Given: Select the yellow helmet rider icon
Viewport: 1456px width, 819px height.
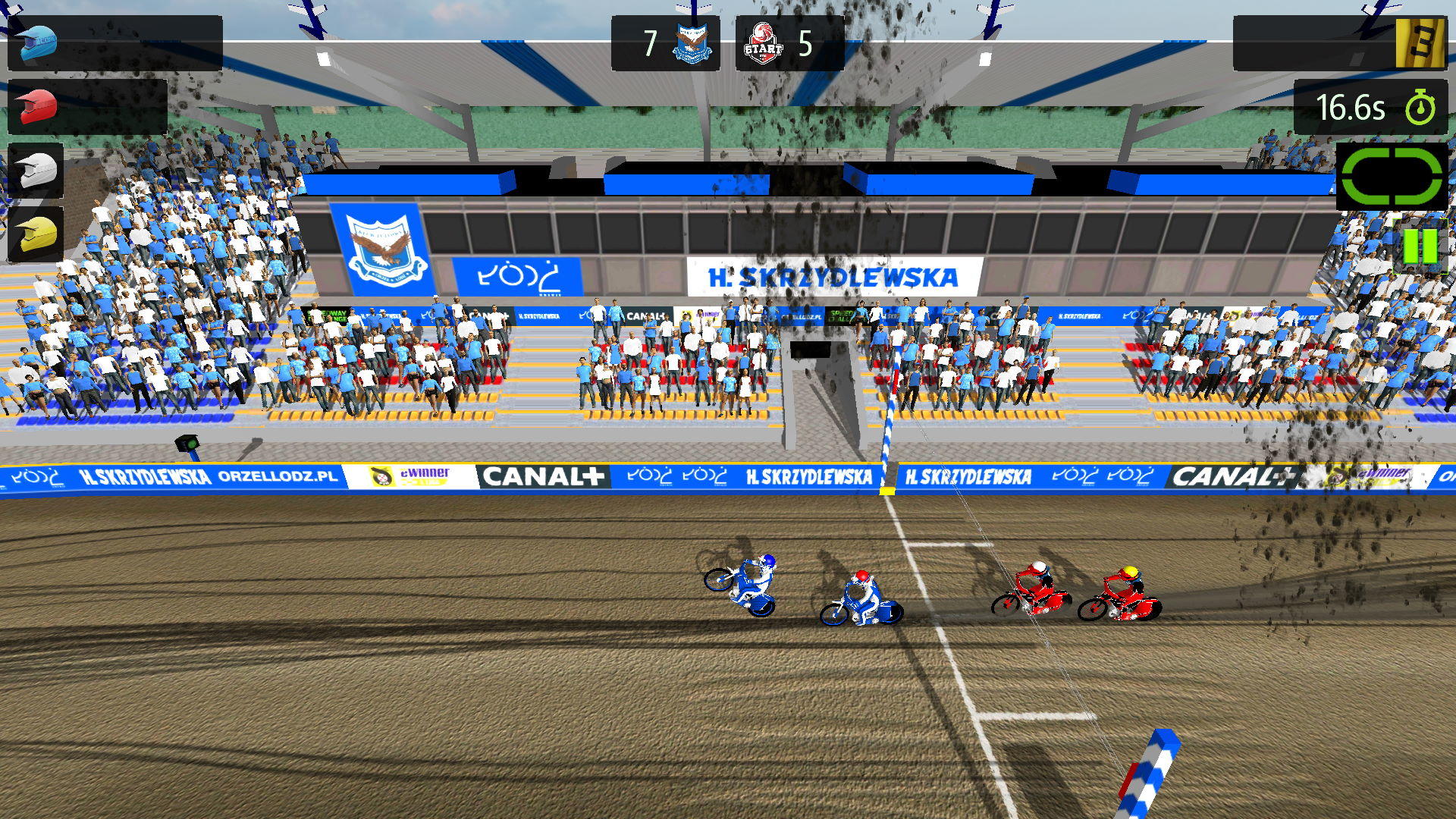Looking at the screenshot, I should (34, 235).
